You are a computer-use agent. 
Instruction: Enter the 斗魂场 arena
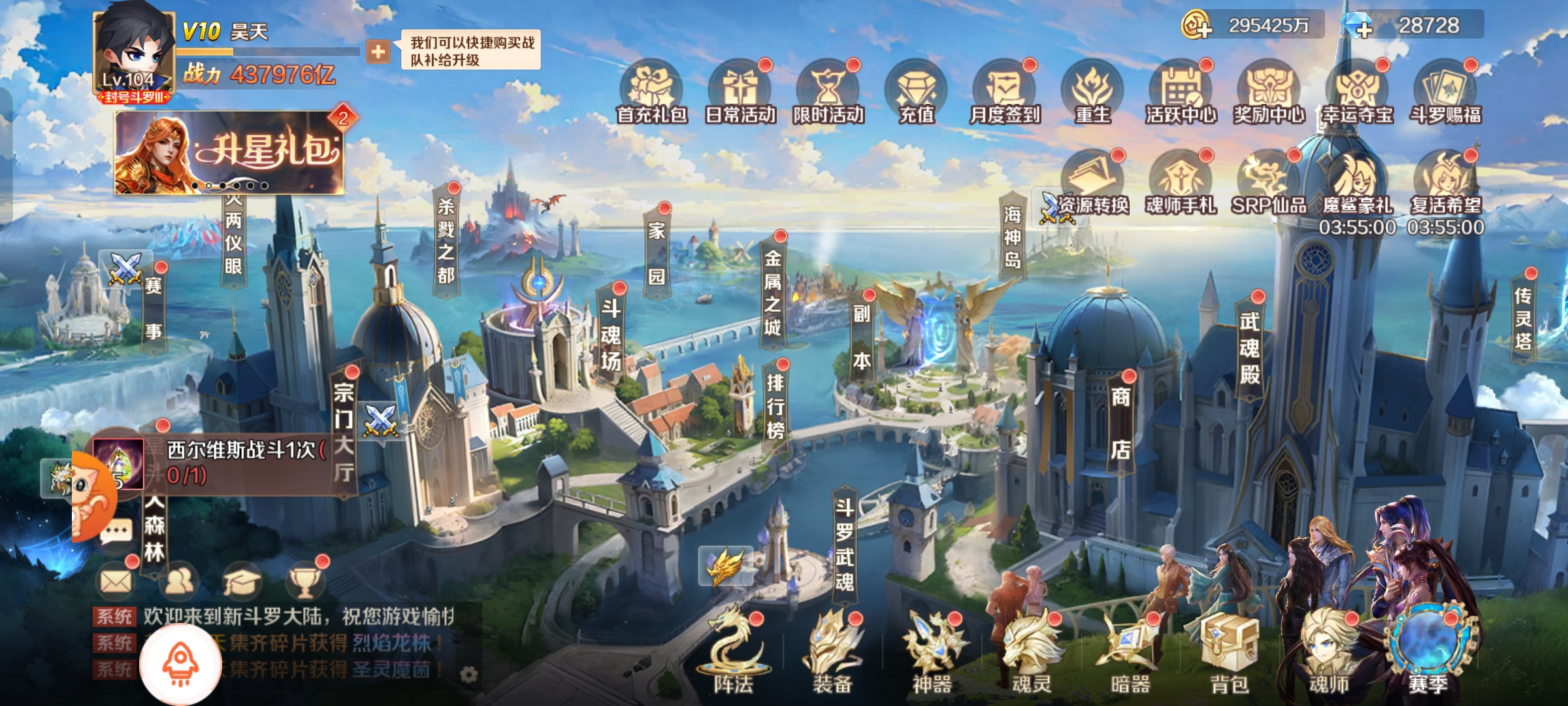tap(611, 335)
